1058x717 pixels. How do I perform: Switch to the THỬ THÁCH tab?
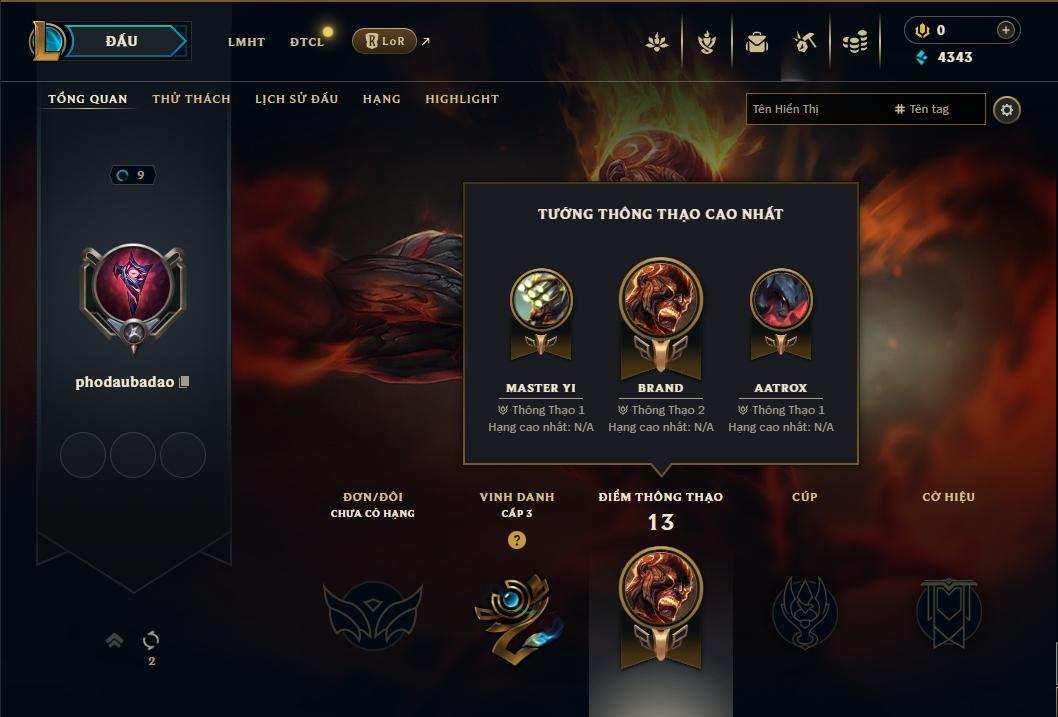tap(191, 99)
